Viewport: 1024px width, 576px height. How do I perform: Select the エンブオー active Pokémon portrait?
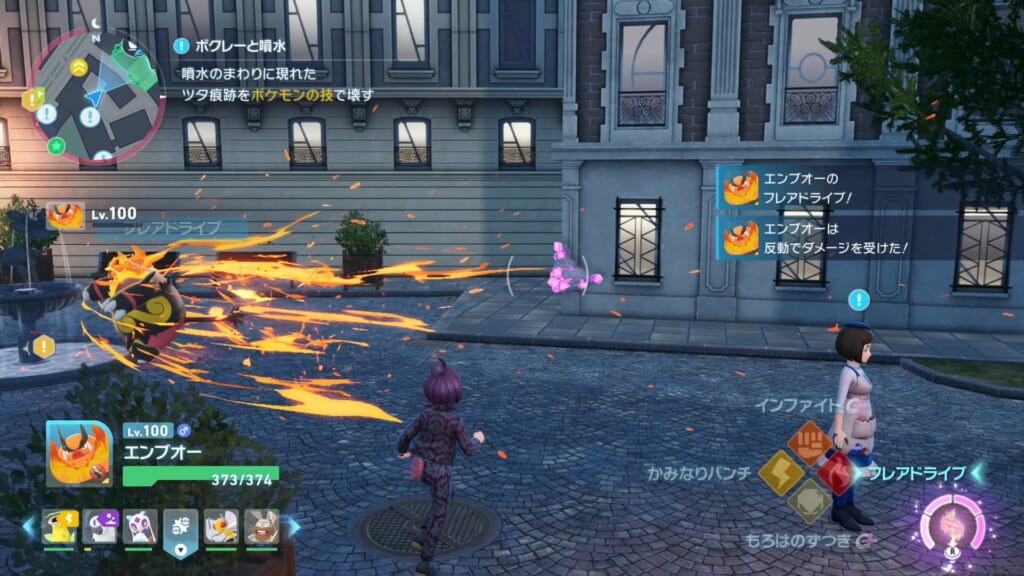79,453
